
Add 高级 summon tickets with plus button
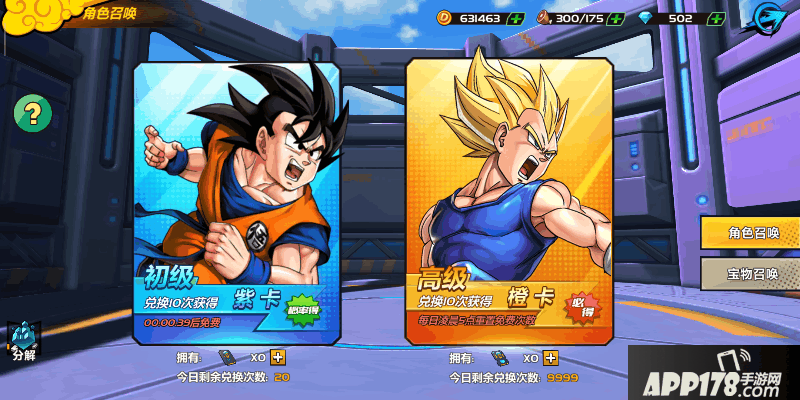[558, 357]
